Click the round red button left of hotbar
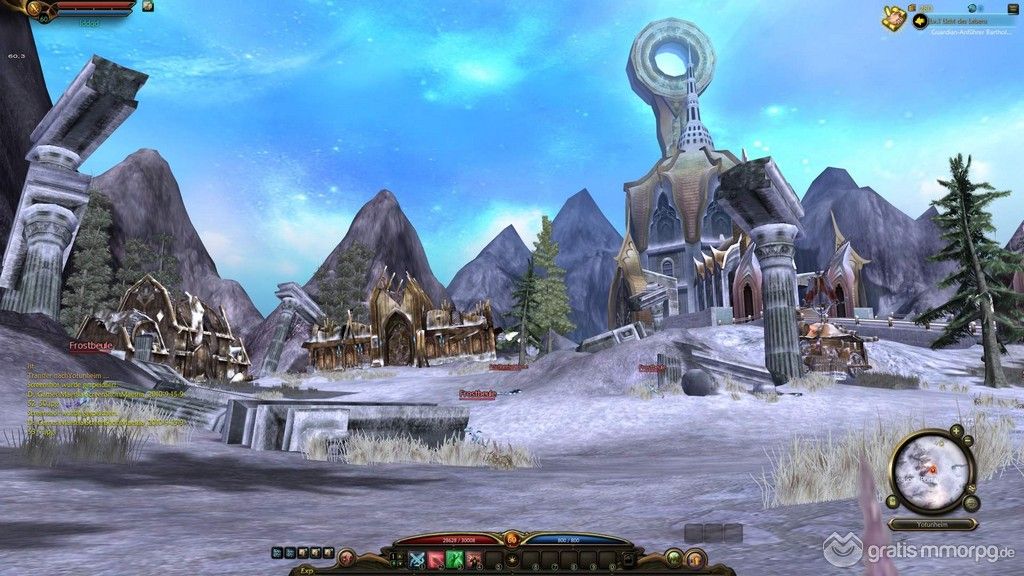The height and width of the screenshot is (576, 1024). click(347, 558)
